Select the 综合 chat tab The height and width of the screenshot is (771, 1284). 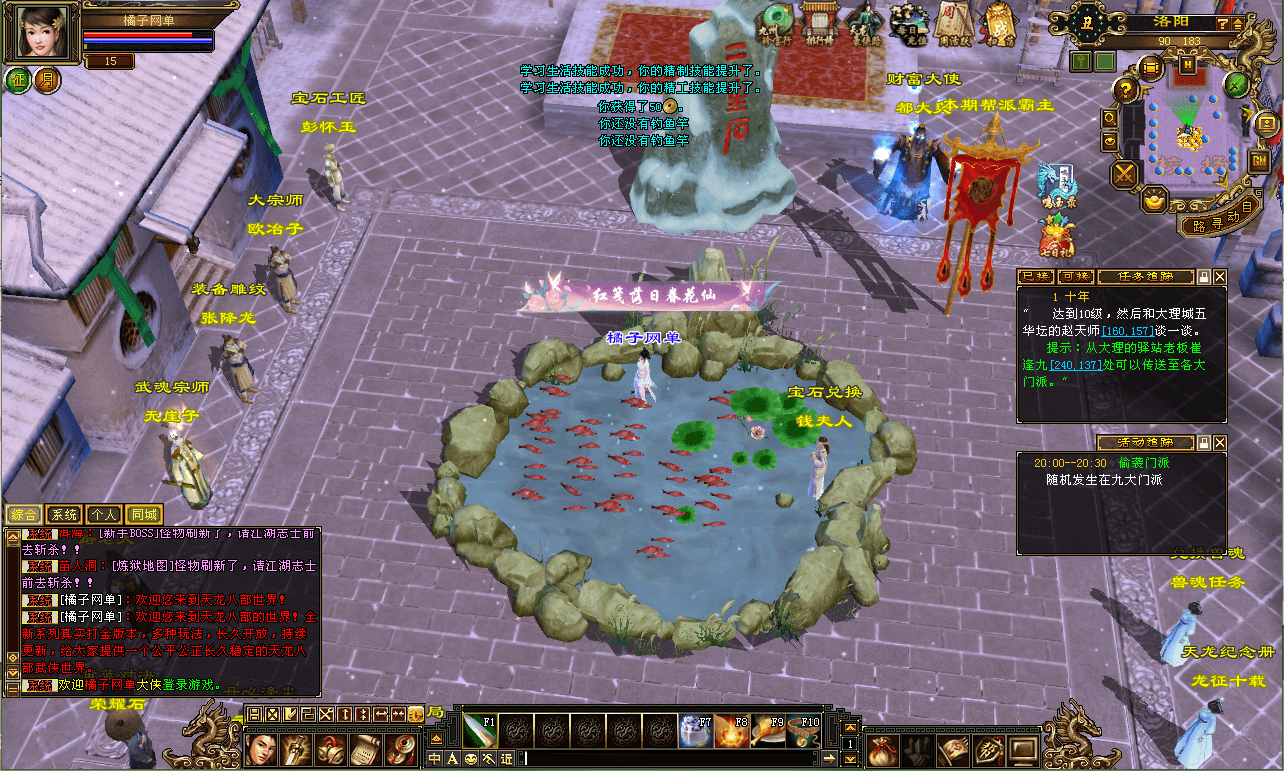click(24, 514)
